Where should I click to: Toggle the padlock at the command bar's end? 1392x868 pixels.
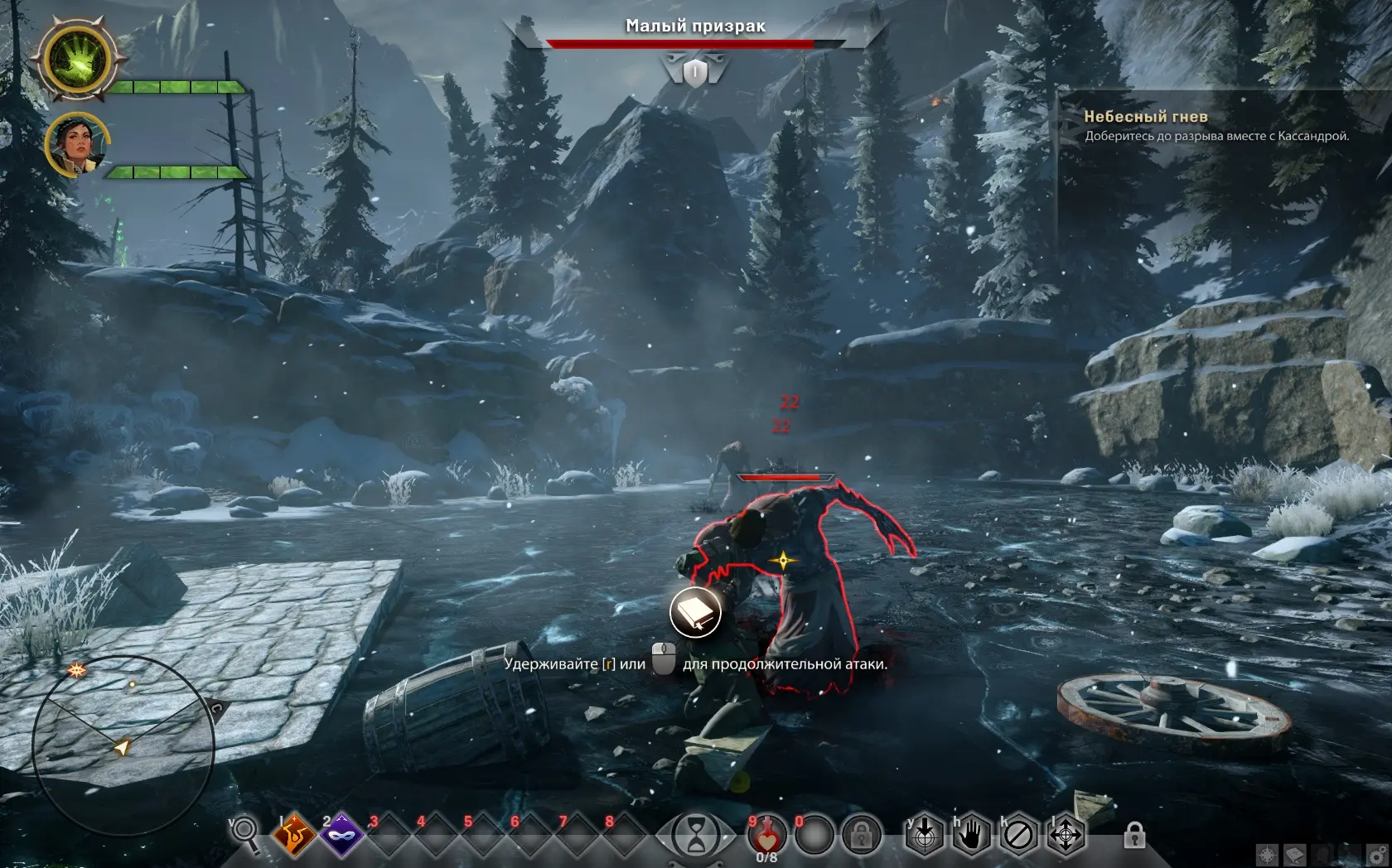tap(1134, 835)
